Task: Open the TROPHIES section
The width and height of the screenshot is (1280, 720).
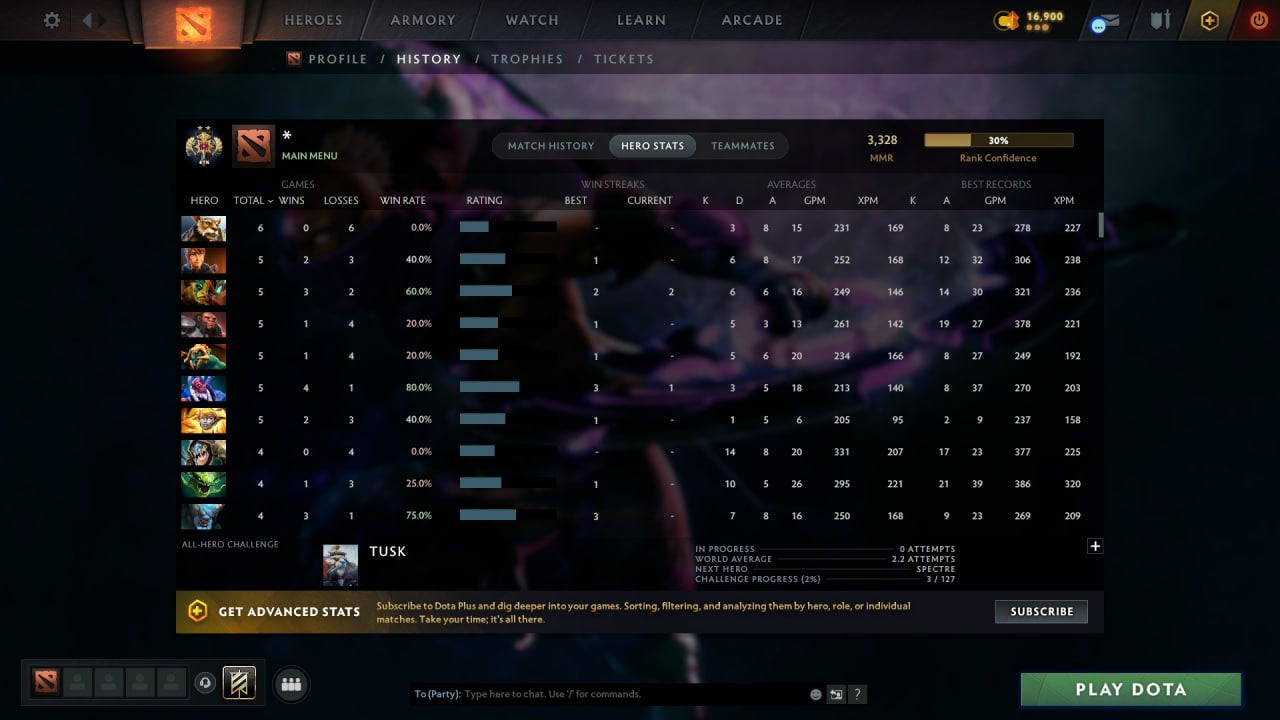Action: [528, 59]
